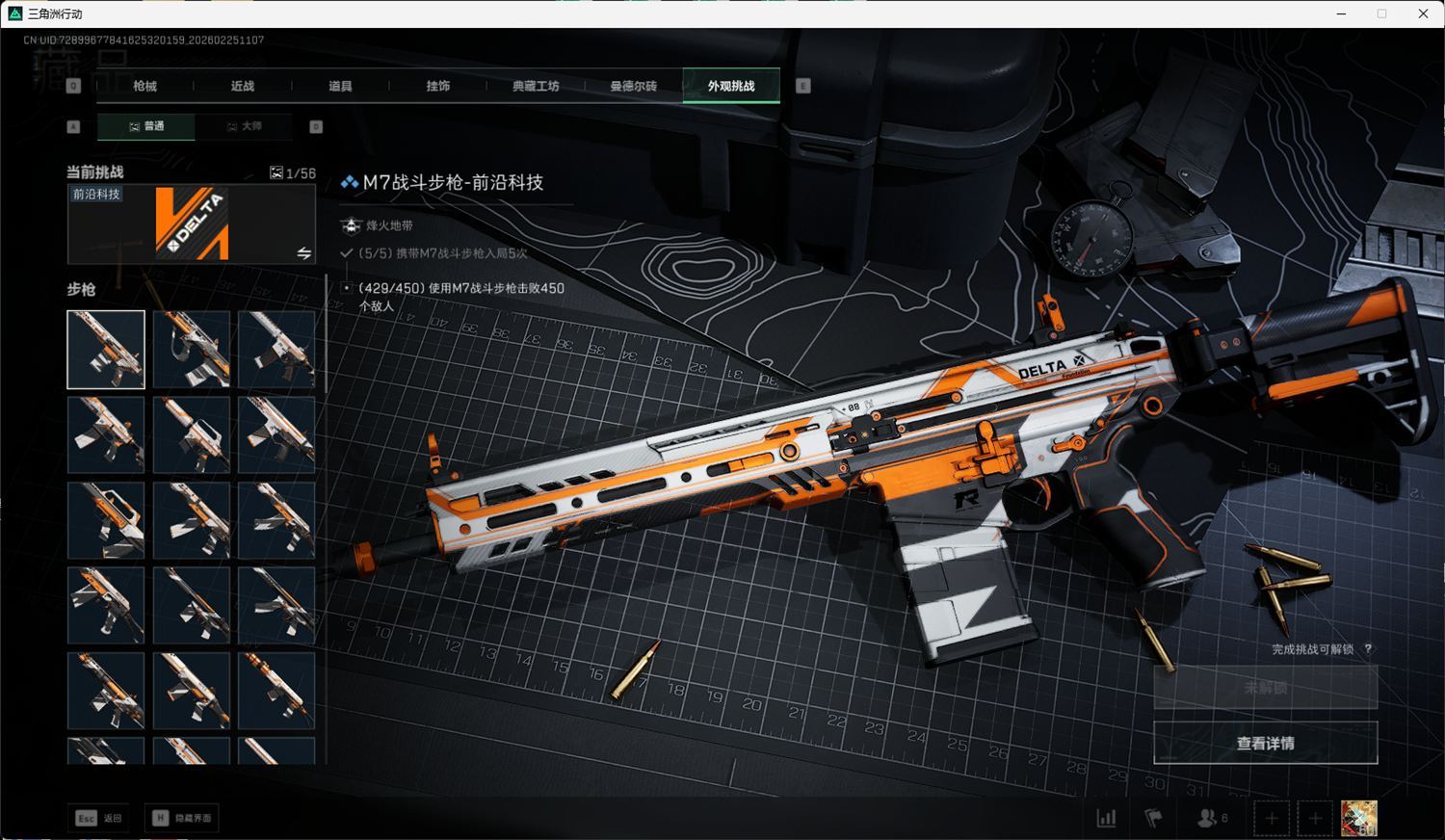This screenshot has height=840, width=1445.
Task: Switch to the 近战 melee tab
Action: pos(243,86)
